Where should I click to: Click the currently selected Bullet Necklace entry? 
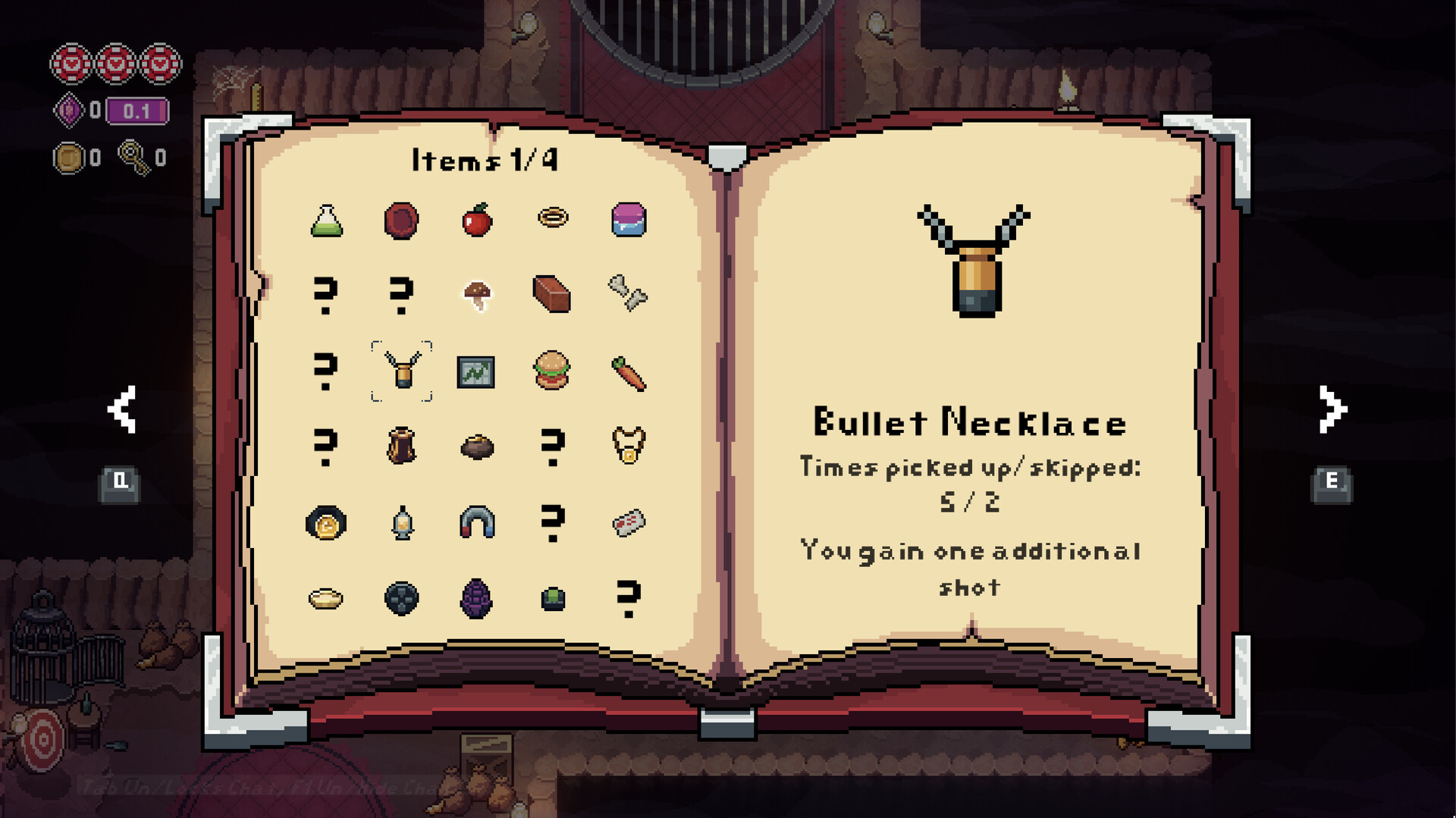(x=402, y=371)
